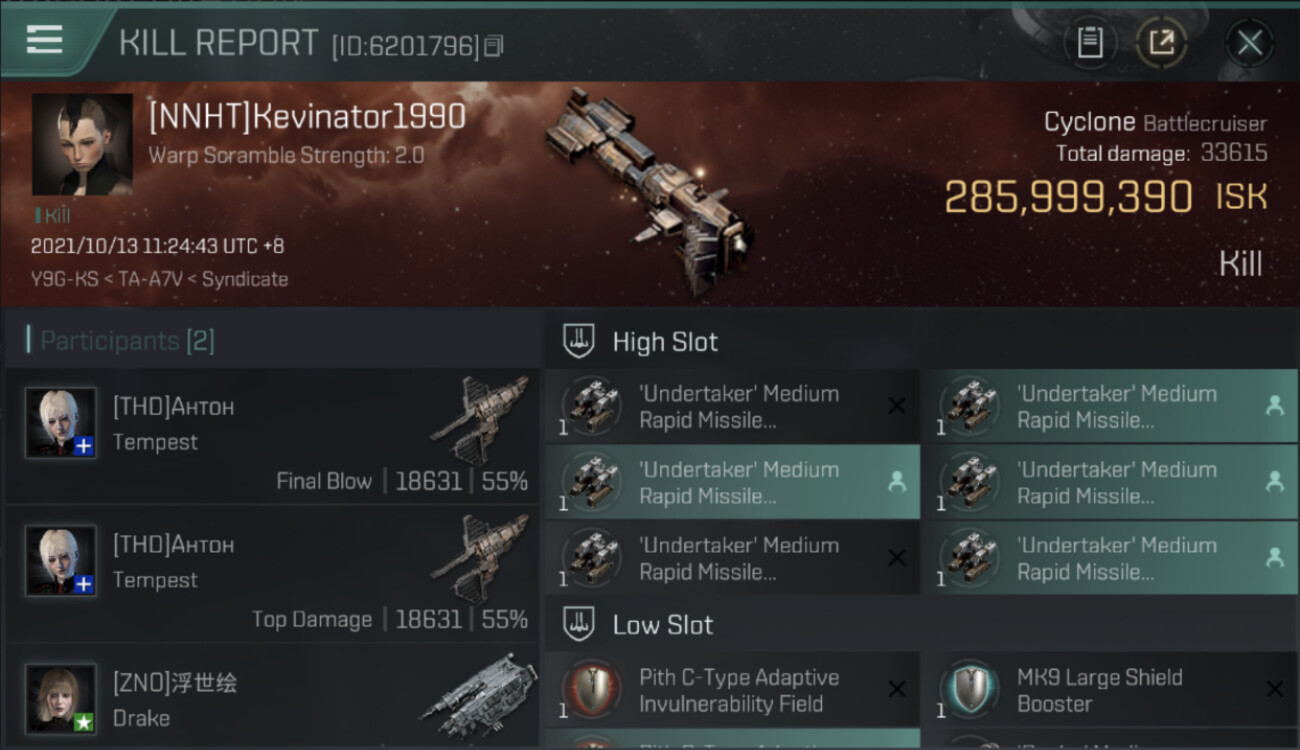Open the clipboard notes icon
The image size is (1300, 750).
1090,43
